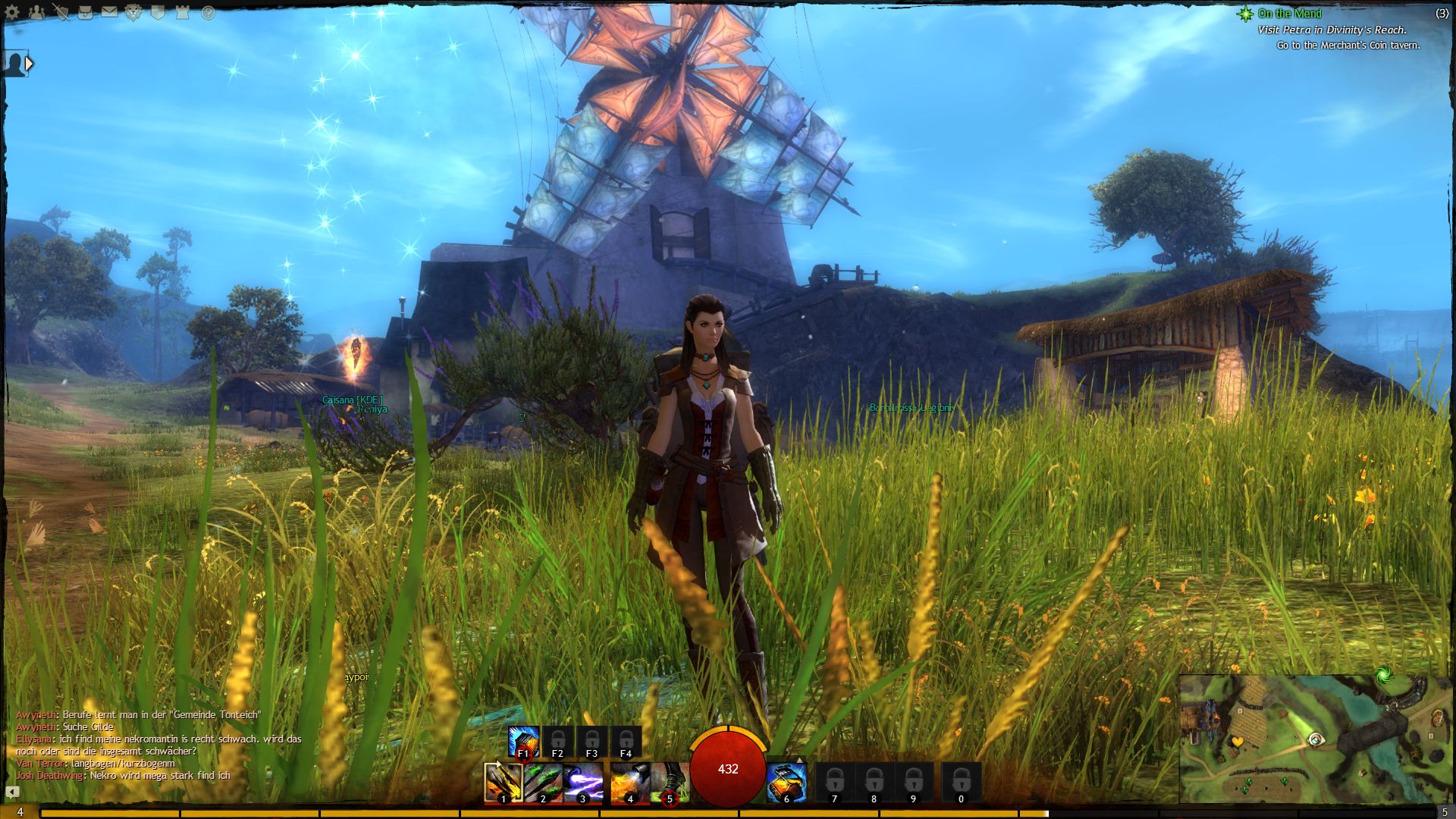
Task: Open the hero panel sword-and-shield icon
Action: coord(61,12)
